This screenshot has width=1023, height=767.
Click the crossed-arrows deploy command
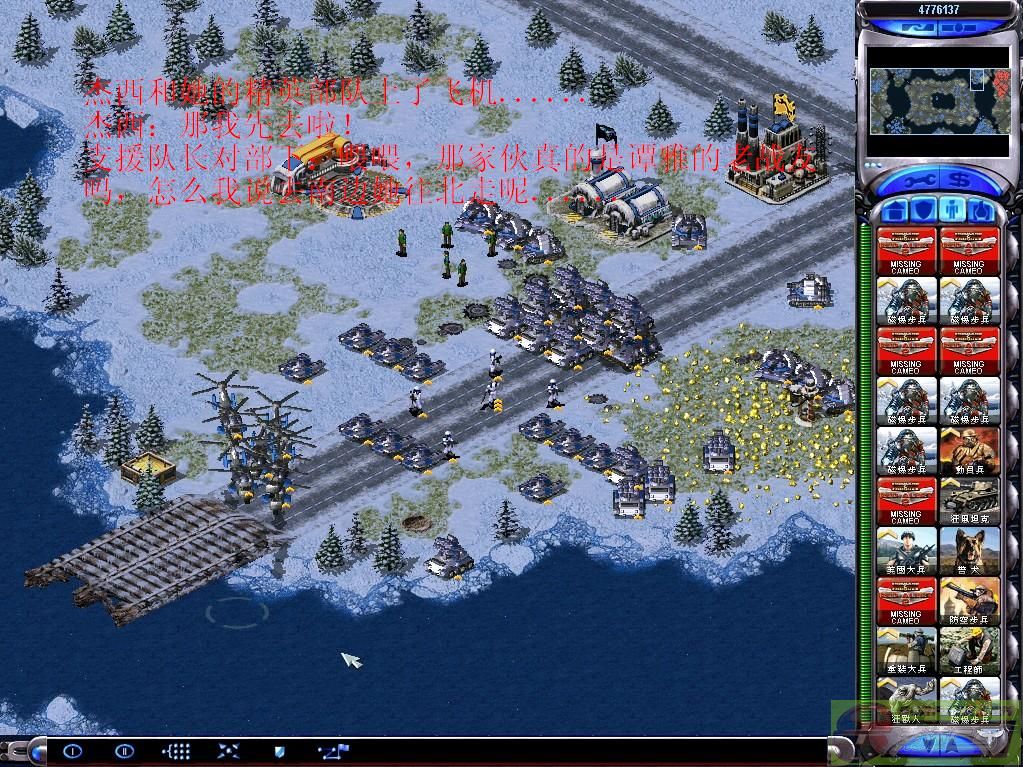pyautogui.click(x=228, y=750)
